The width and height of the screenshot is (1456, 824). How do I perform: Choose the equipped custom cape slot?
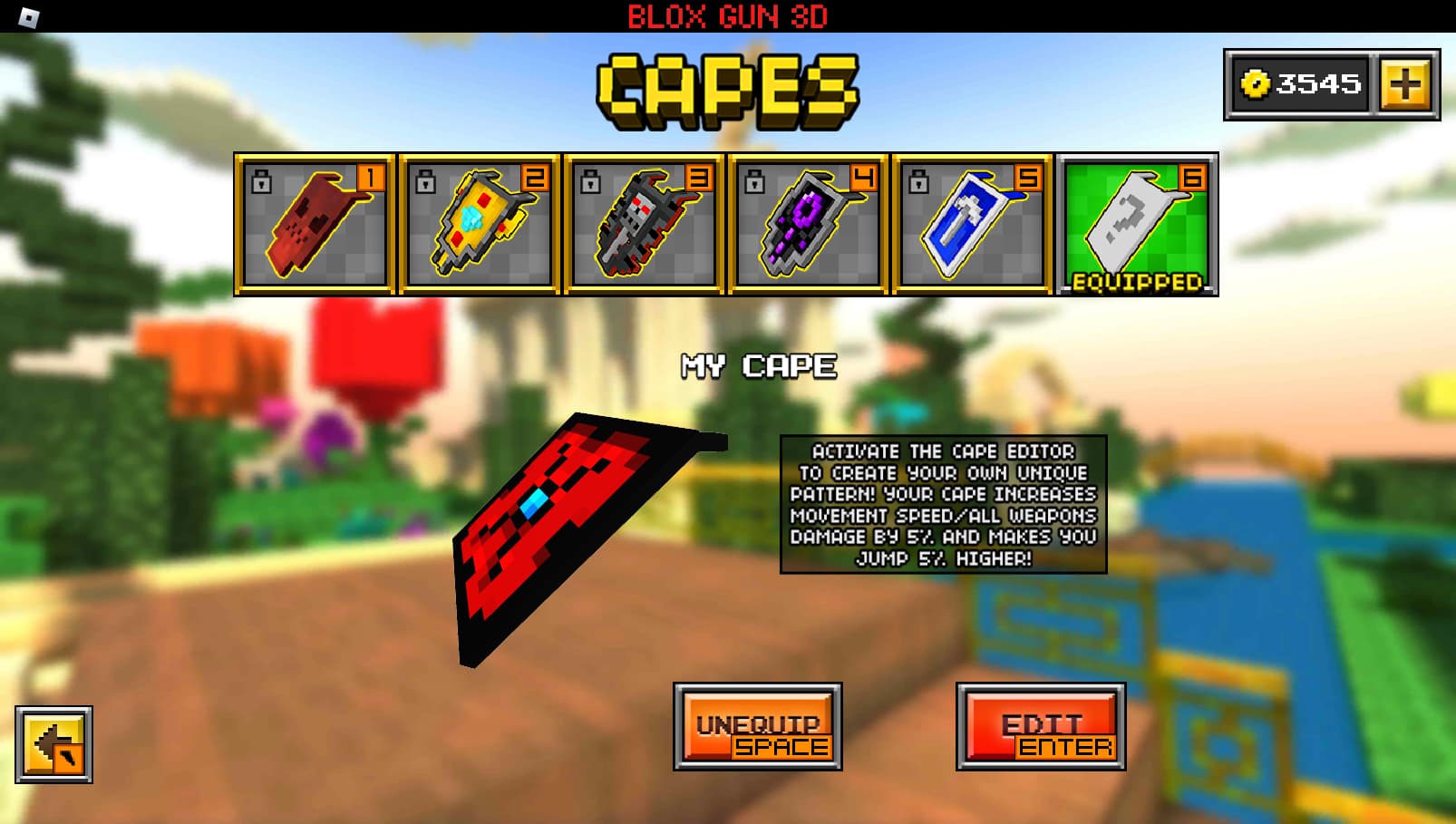click(x=1137, y=224)
